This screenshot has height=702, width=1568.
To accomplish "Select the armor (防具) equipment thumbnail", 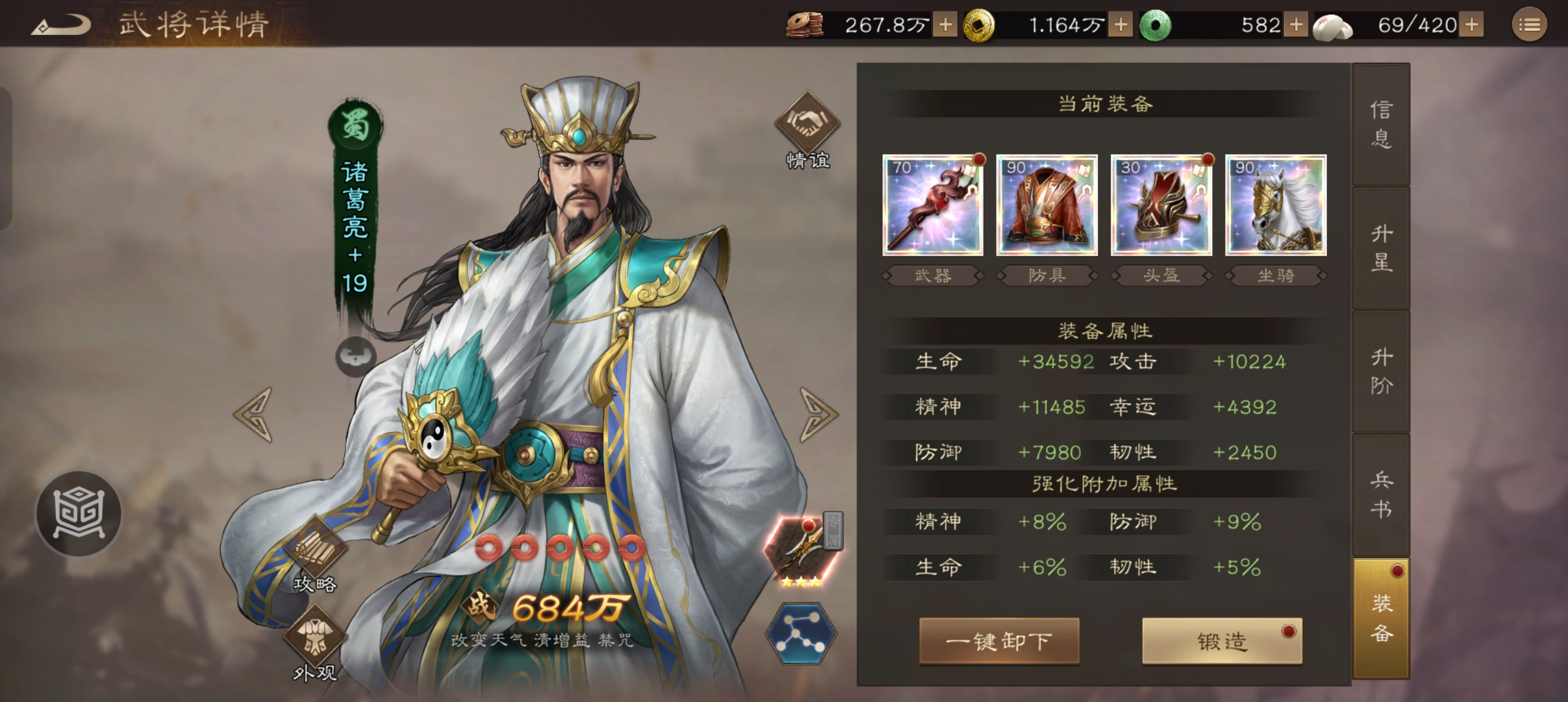I will (x=1047, y=205).
